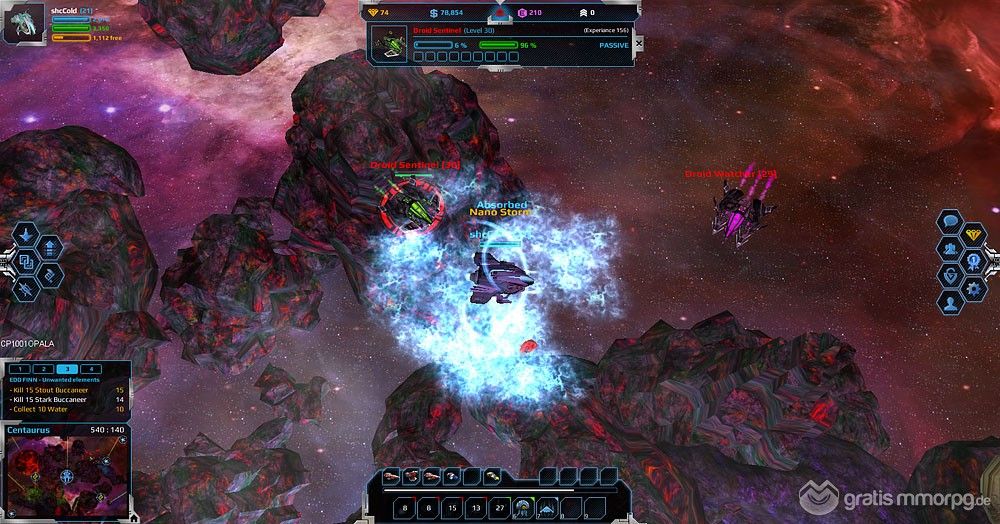Open the chat speech bubble icon
The height and width of the screenshot is (524, 1000).
pos(951,222)
